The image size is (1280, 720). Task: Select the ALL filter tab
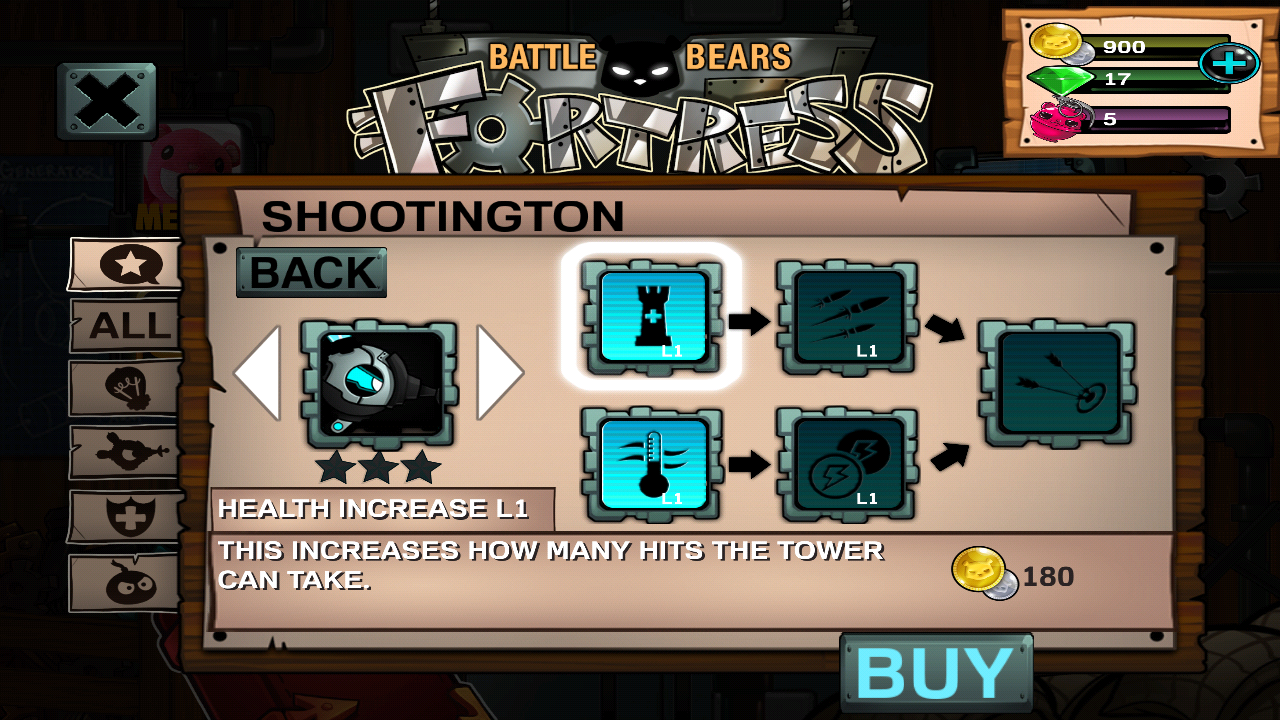click(125, 326)
